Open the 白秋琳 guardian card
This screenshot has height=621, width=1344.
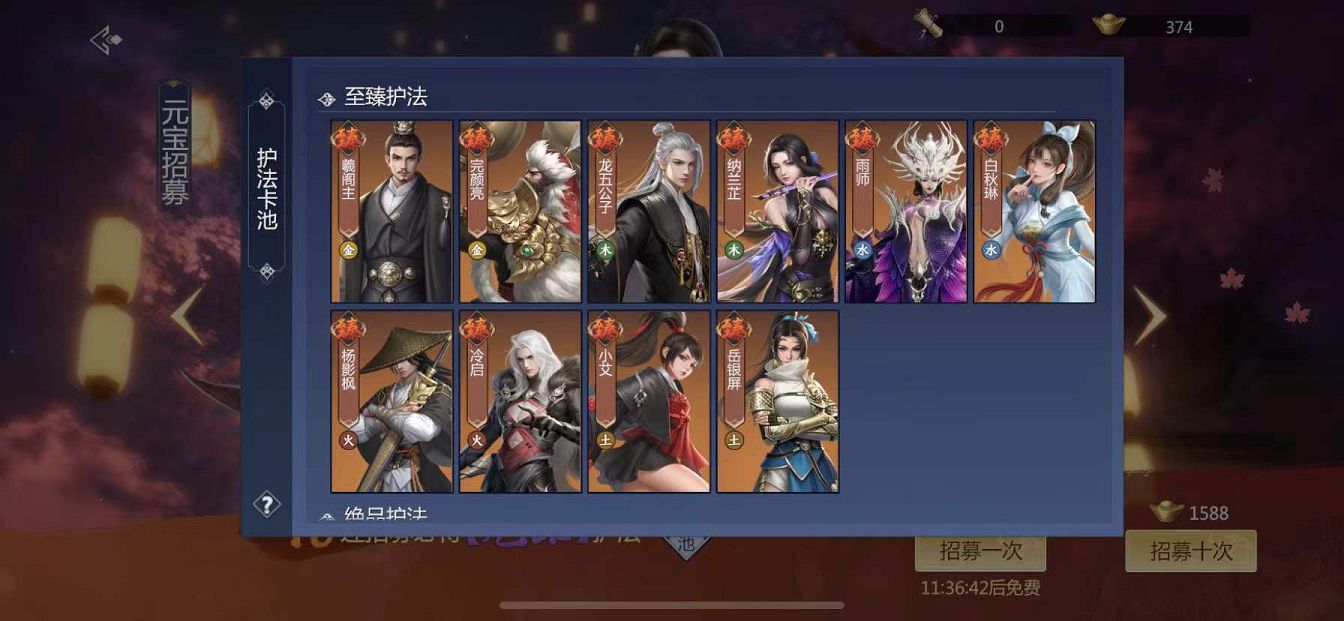click(1035, 212)
